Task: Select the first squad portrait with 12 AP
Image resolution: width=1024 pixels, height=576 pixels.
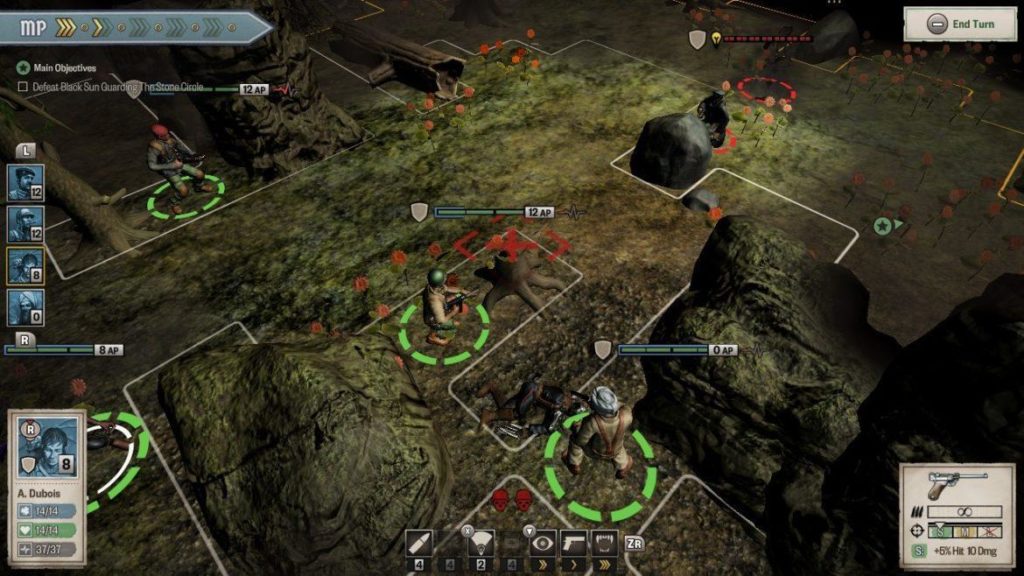Action: click(x=25, y=183)
